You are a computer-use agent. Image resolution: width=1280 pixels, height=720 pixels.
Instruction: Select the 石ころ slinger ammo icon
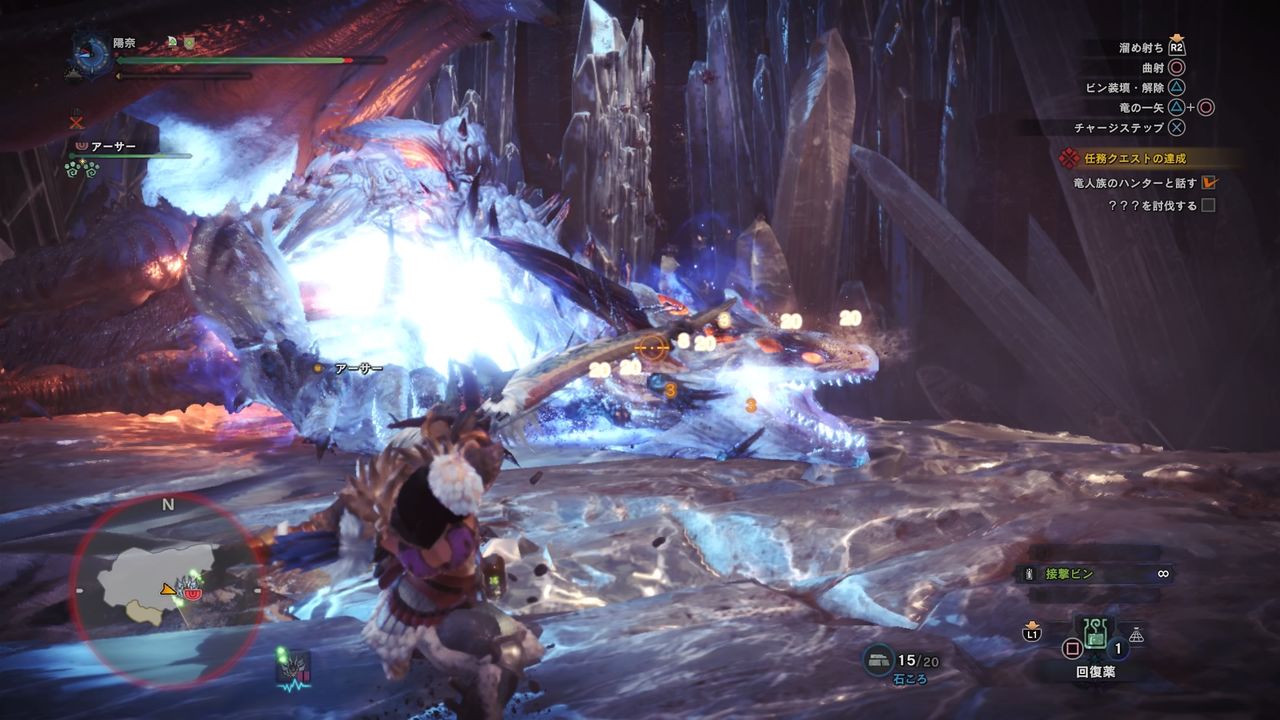pyautogui.click(x=880, y=660)
